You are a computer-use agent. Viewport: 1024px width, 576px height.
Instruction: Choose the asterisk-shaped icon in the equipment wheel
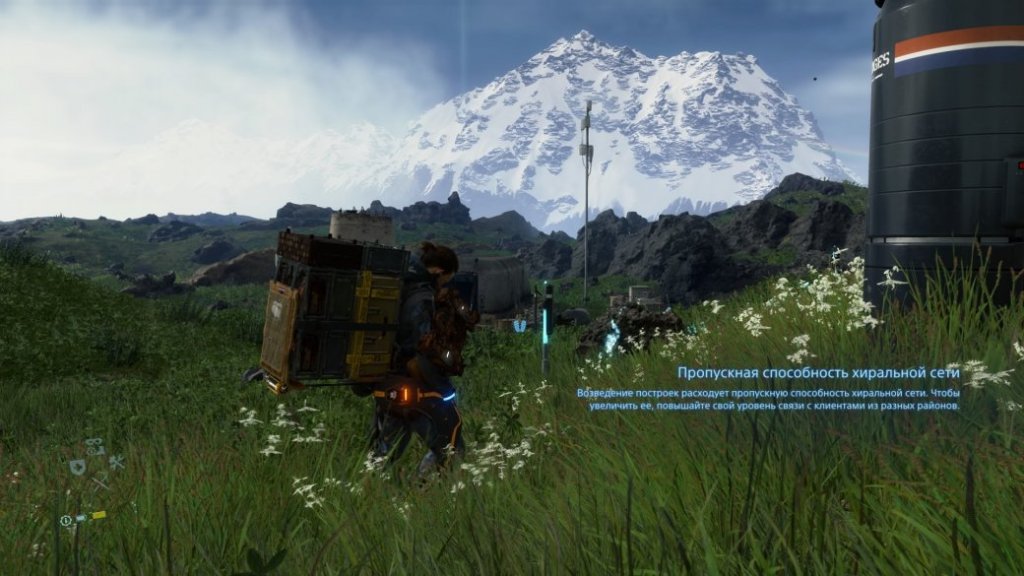[x=116, y=462]
